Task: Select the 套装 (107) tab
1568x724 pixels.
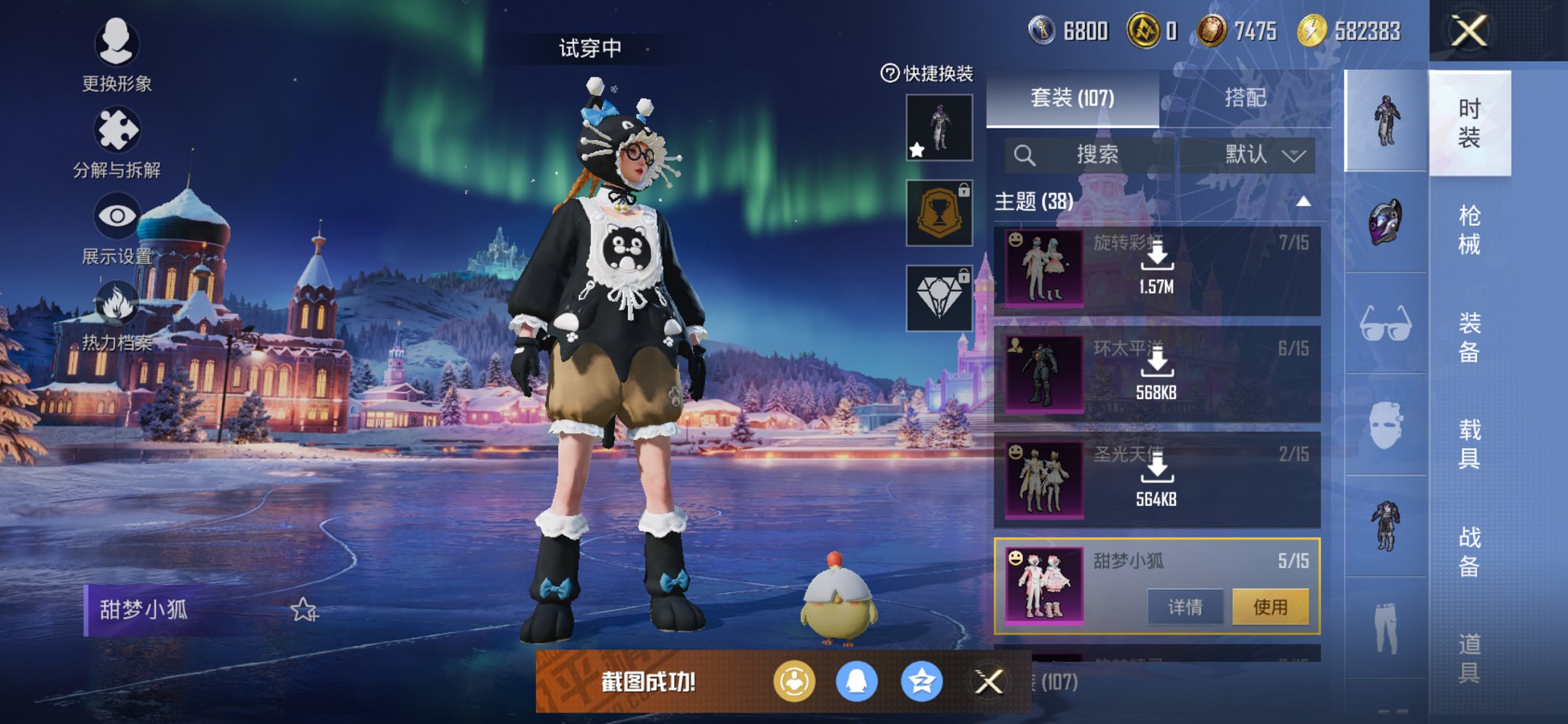Action: pos(1072,98)
